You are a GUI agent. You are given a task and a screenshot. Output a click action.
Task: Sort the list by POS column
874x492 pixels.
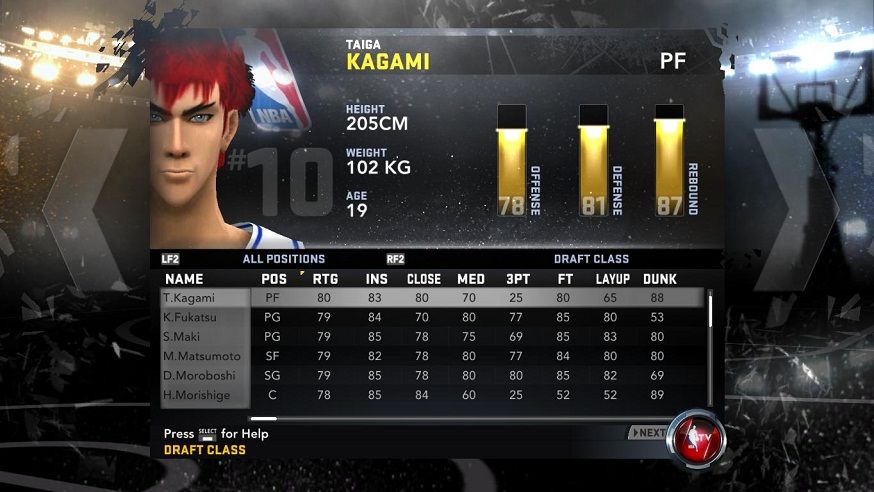click(273, 279)
